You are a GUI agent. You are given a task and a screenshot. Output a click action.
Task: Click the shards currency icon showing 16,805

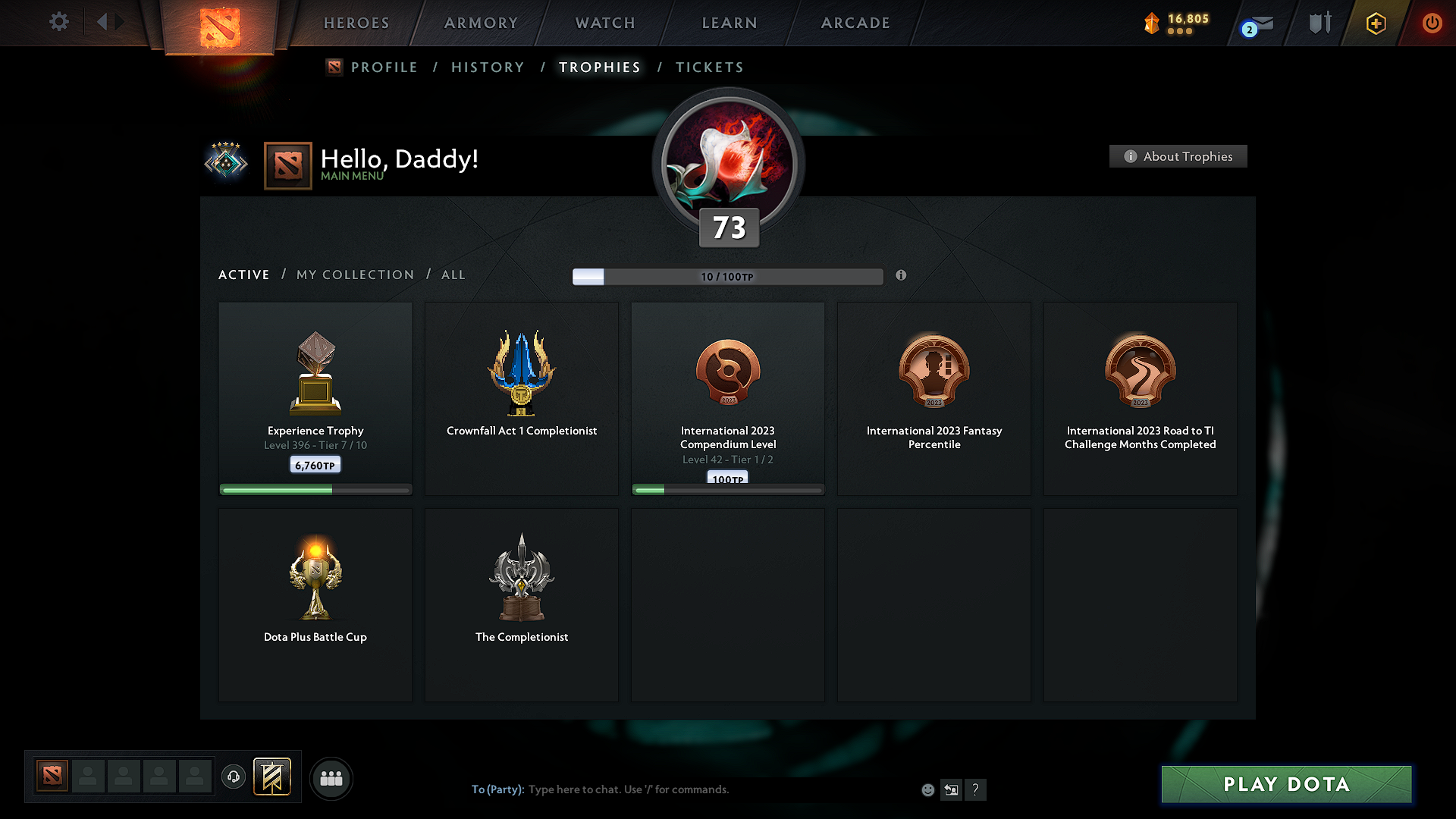click(1151, 23)
